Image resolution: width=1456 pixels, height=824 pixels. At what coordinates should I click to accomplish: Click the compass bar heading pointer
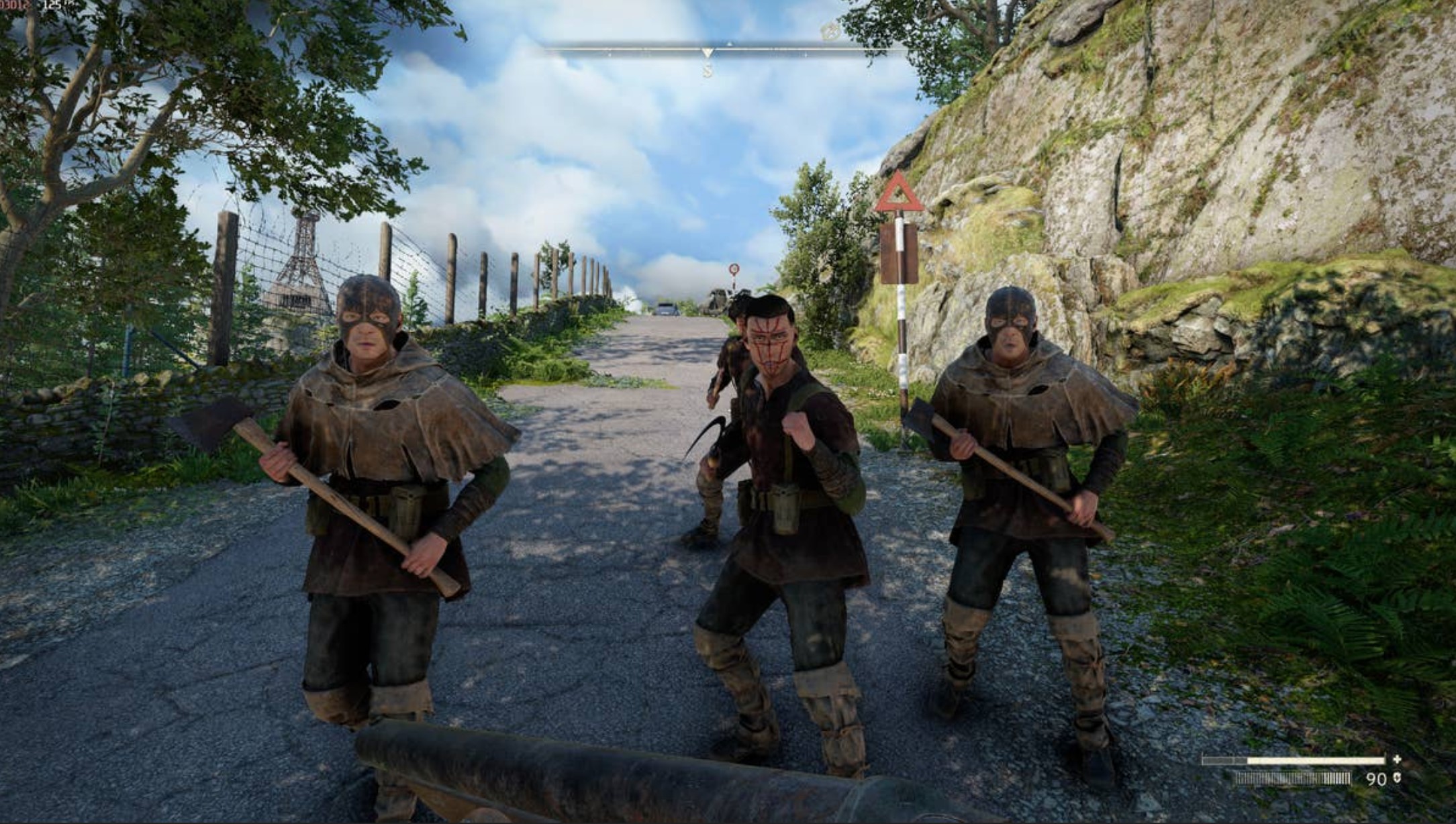click(x=707, y=53)
